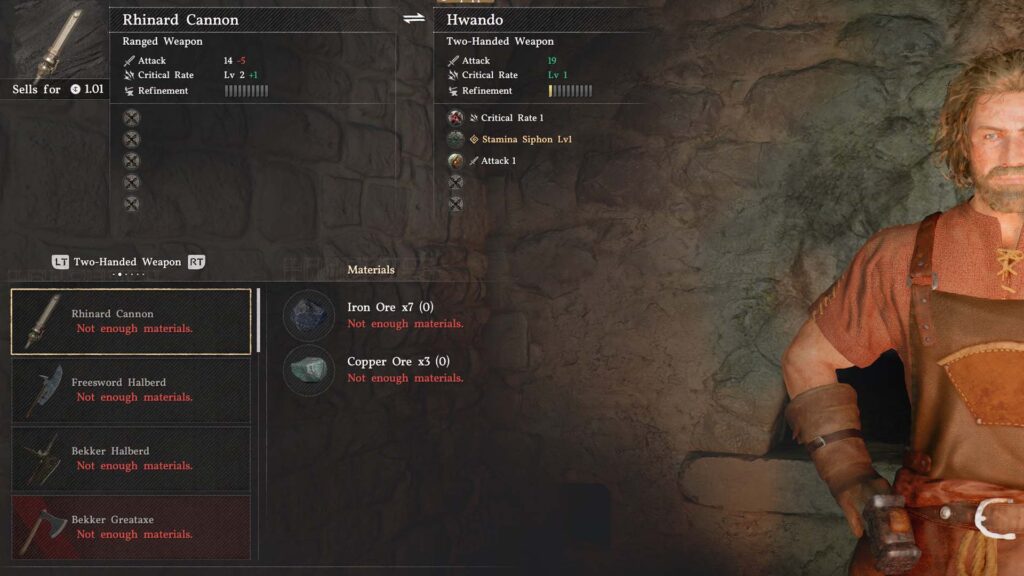The image size is (1024, 576).
Task: Select the Bekker Halberd entry
Action: 131,459
